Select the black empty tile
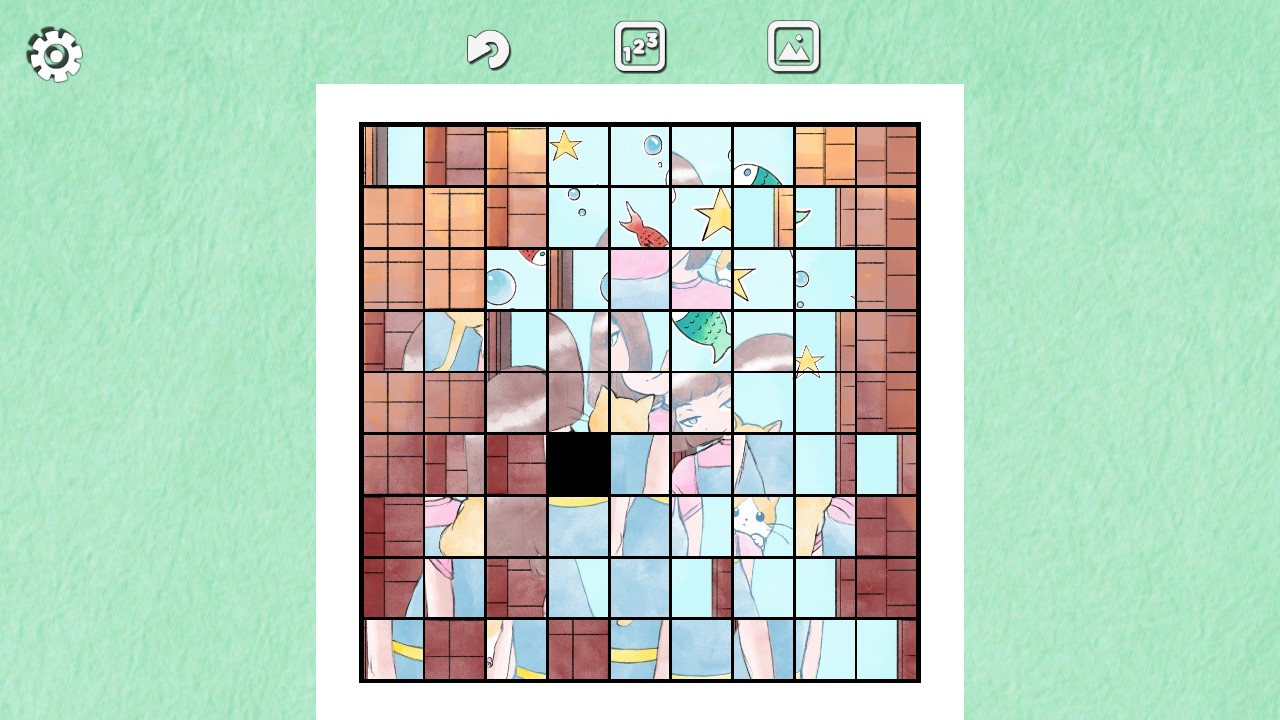The width and height of the screenshot is (1280, 720). [x=578, y=462]
